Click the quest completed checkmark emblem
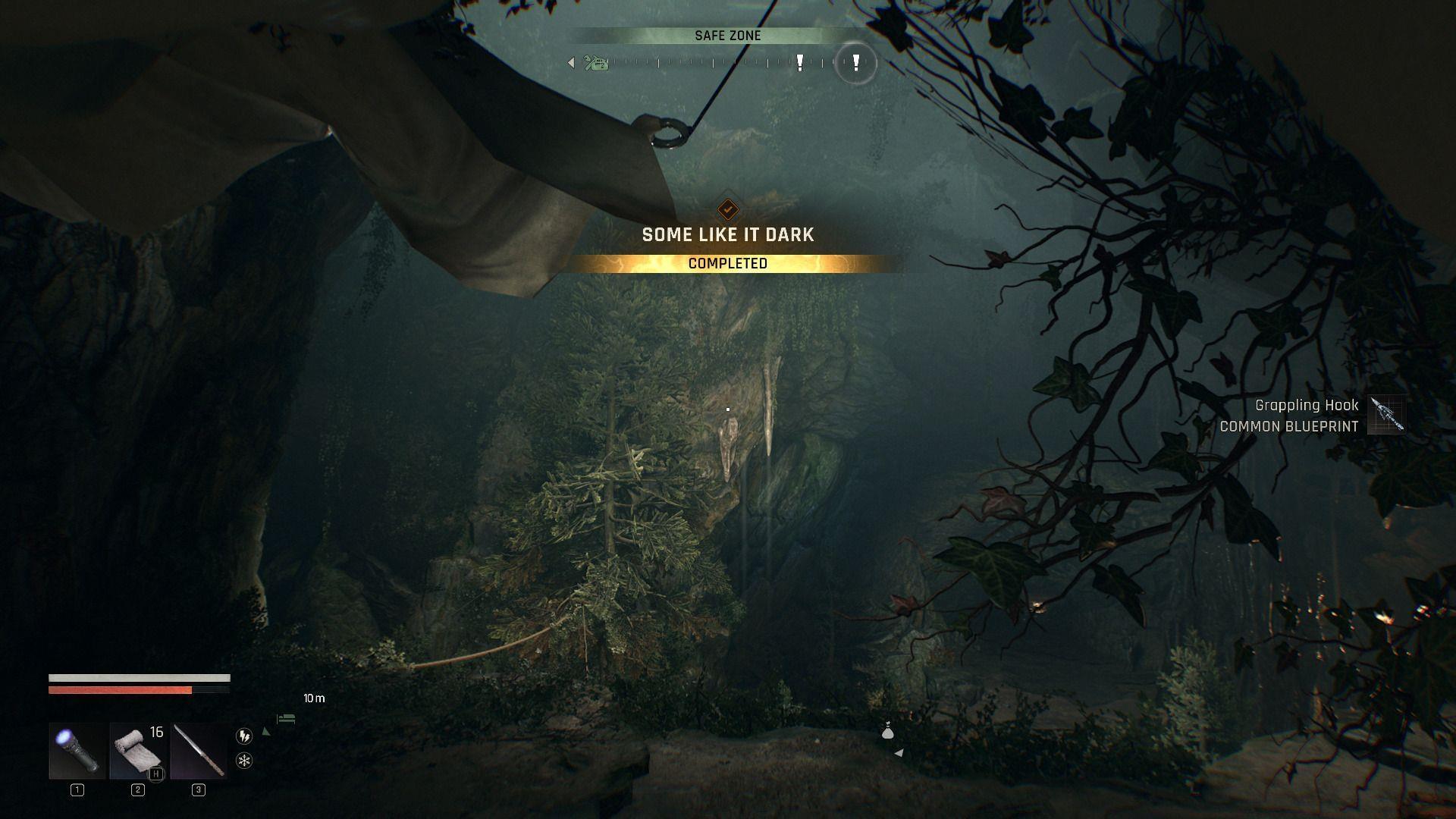The height and width of the screenshot is (819, 1456). tap(726, 210)
